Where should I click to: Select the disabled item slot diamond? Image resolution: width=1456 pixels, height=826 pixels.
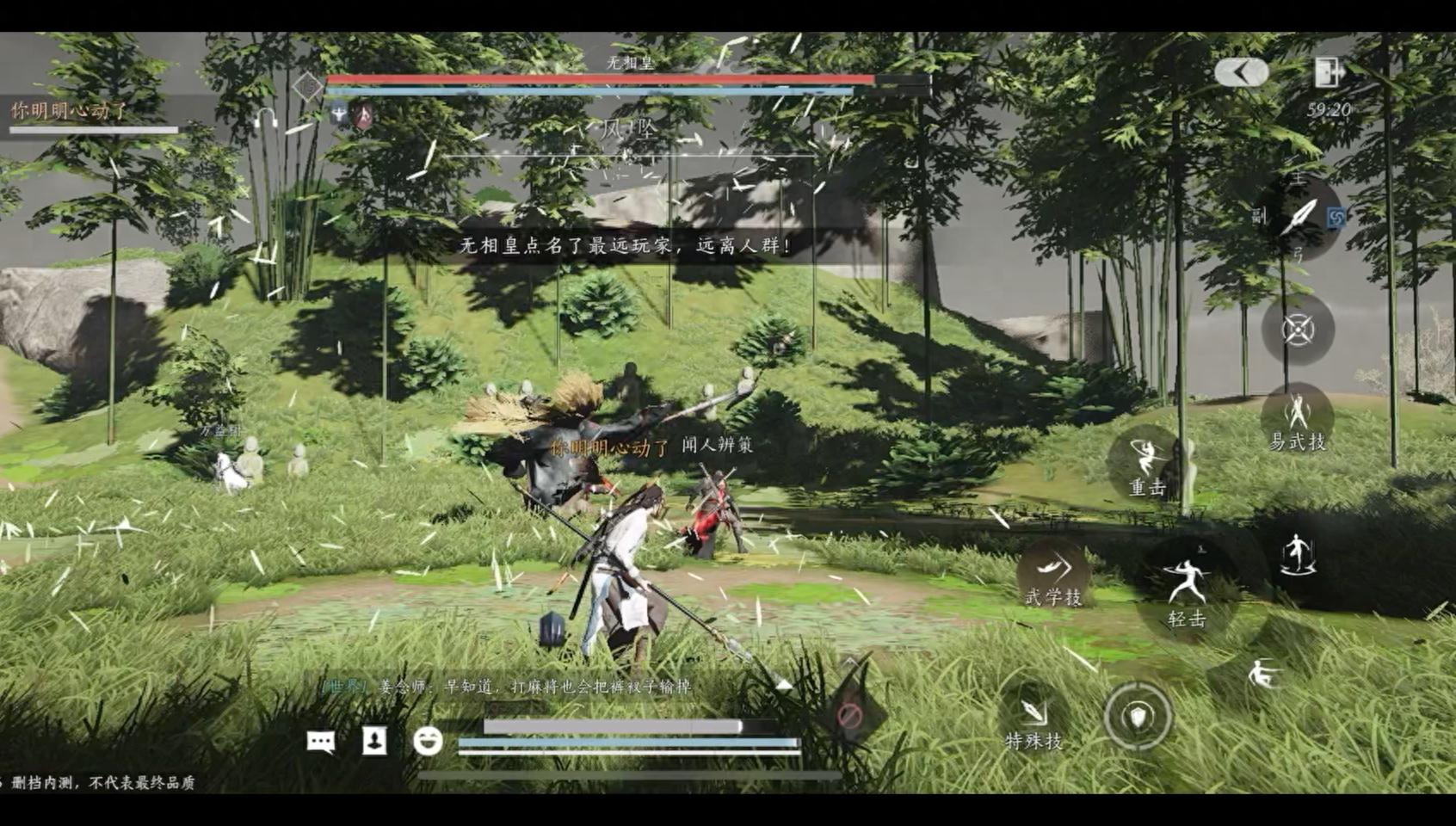(849, 714)
